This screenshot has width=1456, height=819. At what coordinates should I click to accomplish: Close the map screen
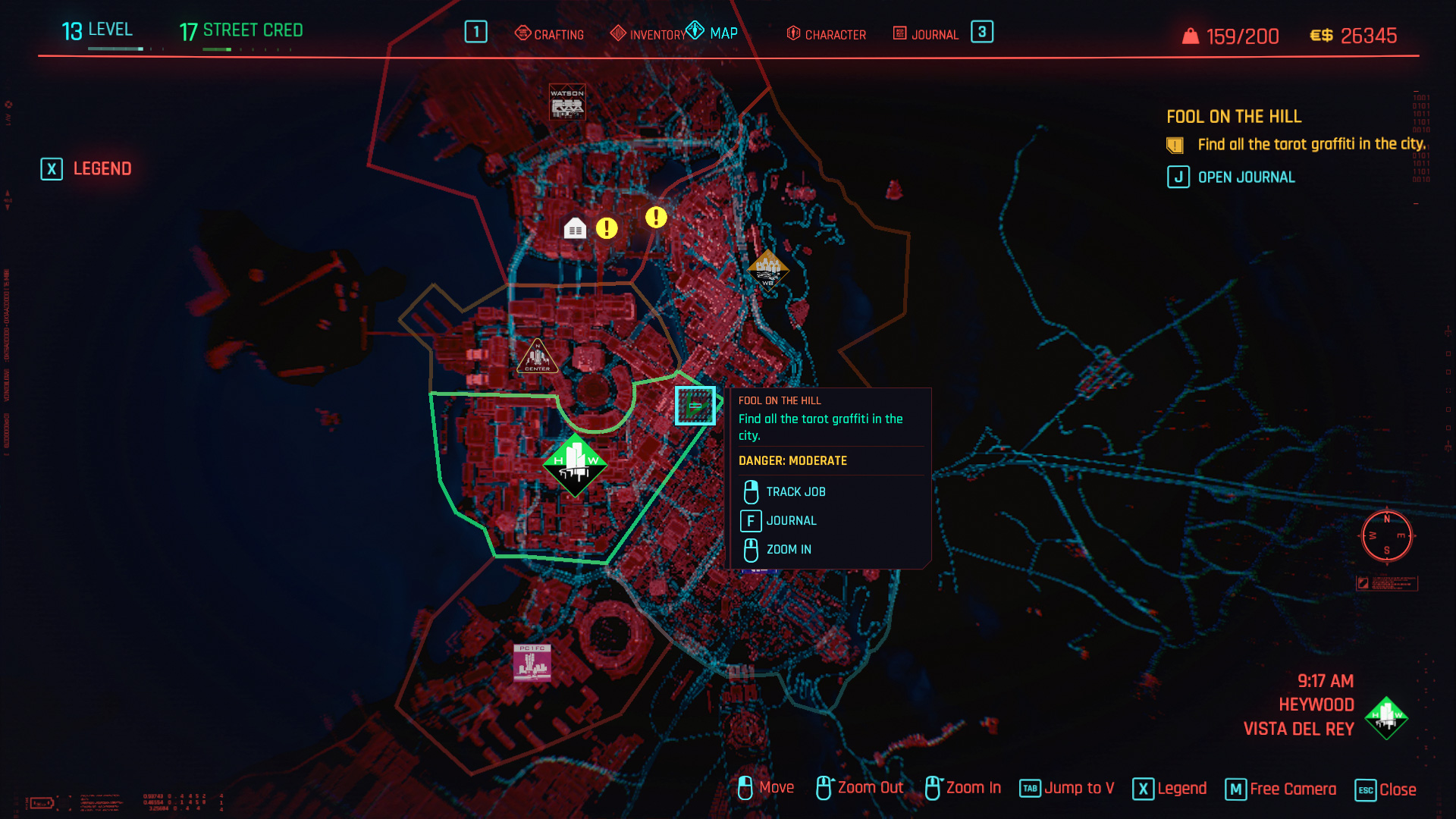coord(1385,789)
